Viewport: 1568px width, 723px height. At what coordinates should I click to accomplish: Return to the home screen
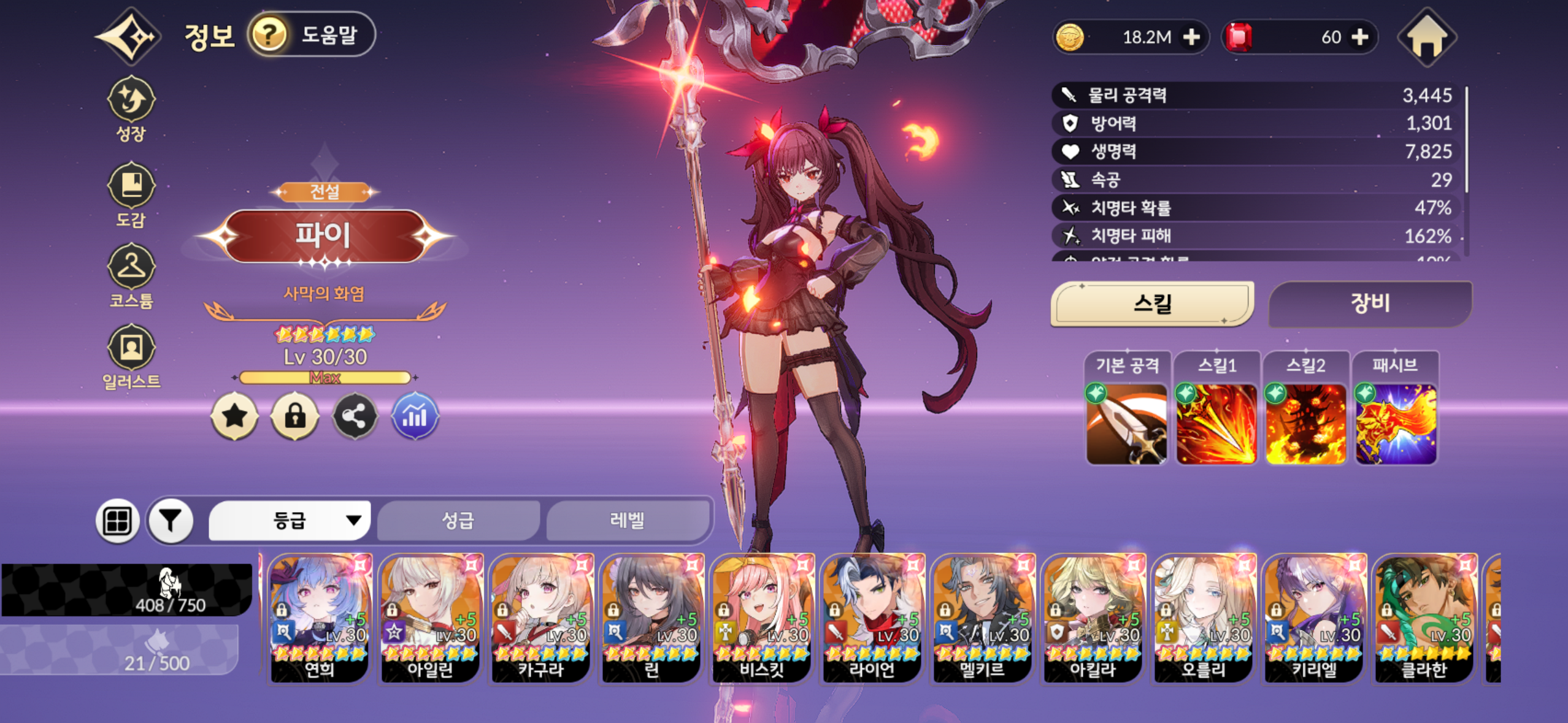coord(1427,37)
